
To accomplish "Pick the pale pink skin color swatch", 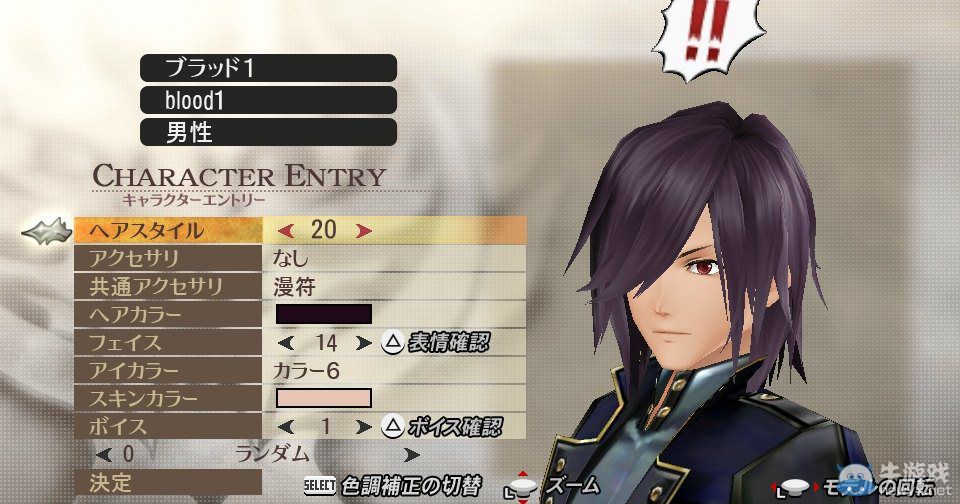I will (x=323, y=398).
